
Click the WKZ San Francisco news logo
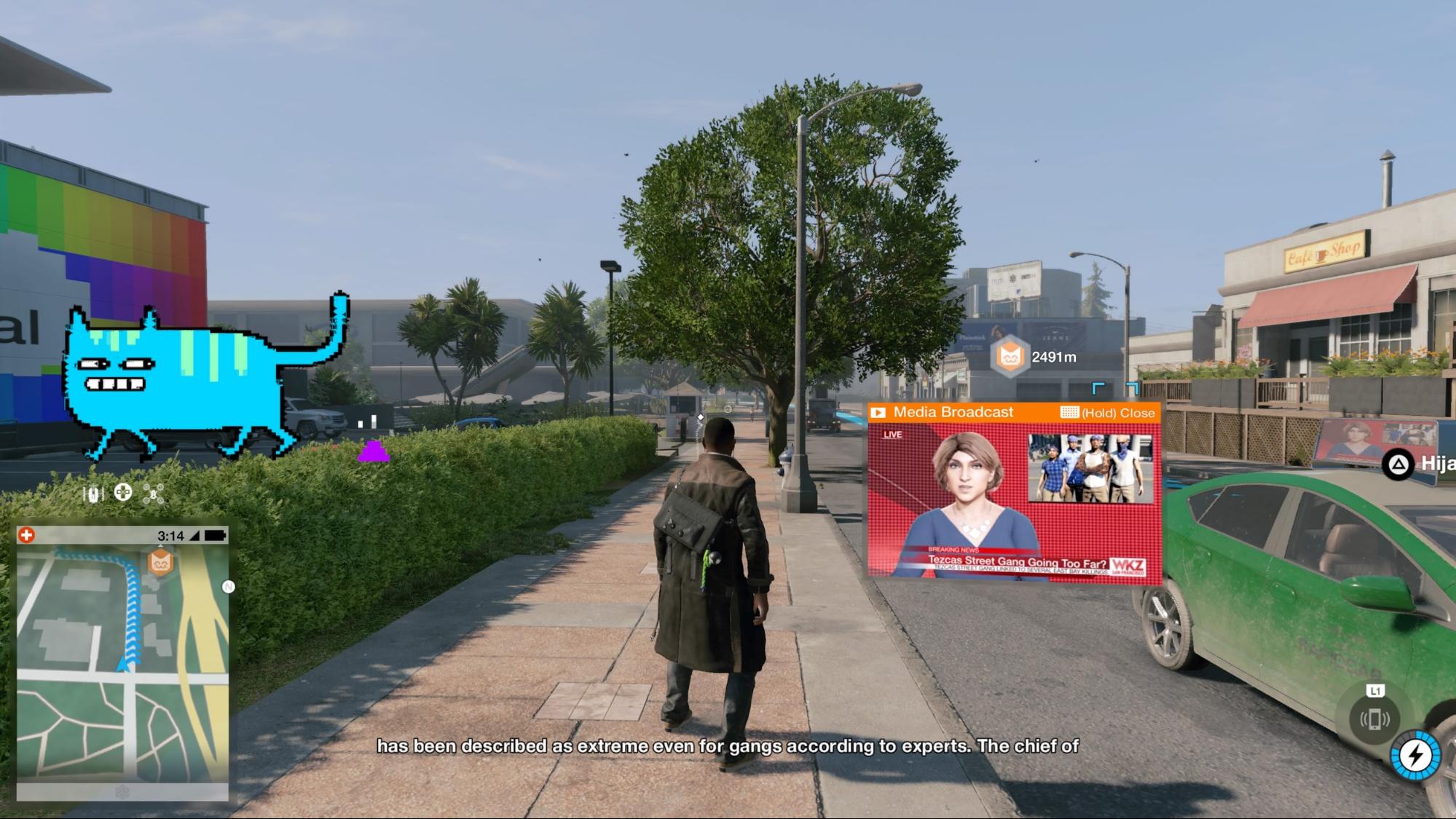1129,566
